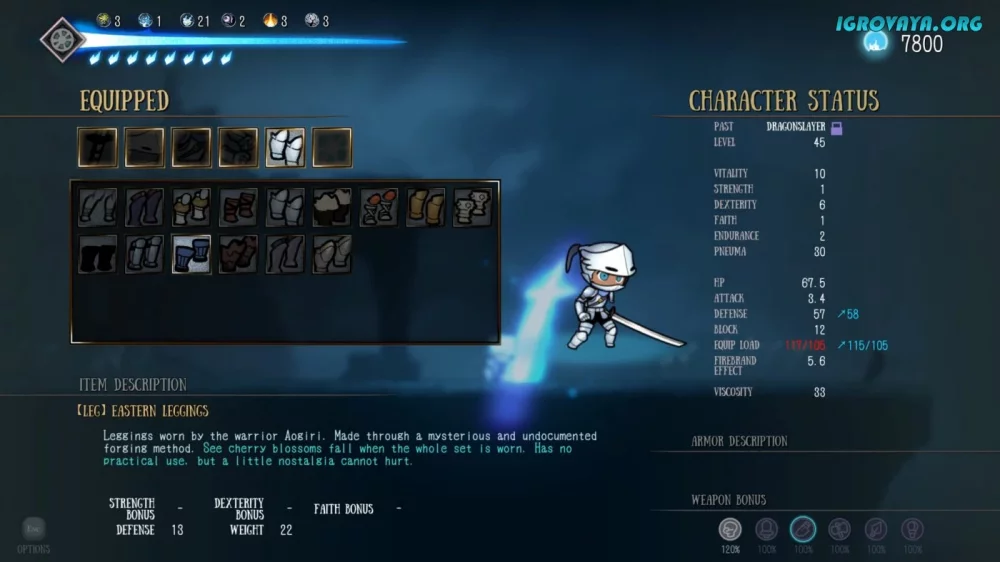The width and height of the screenshot is (1000, 562).
Task: Select the first equipped weapon slot
Action: [x=98, y=147]
